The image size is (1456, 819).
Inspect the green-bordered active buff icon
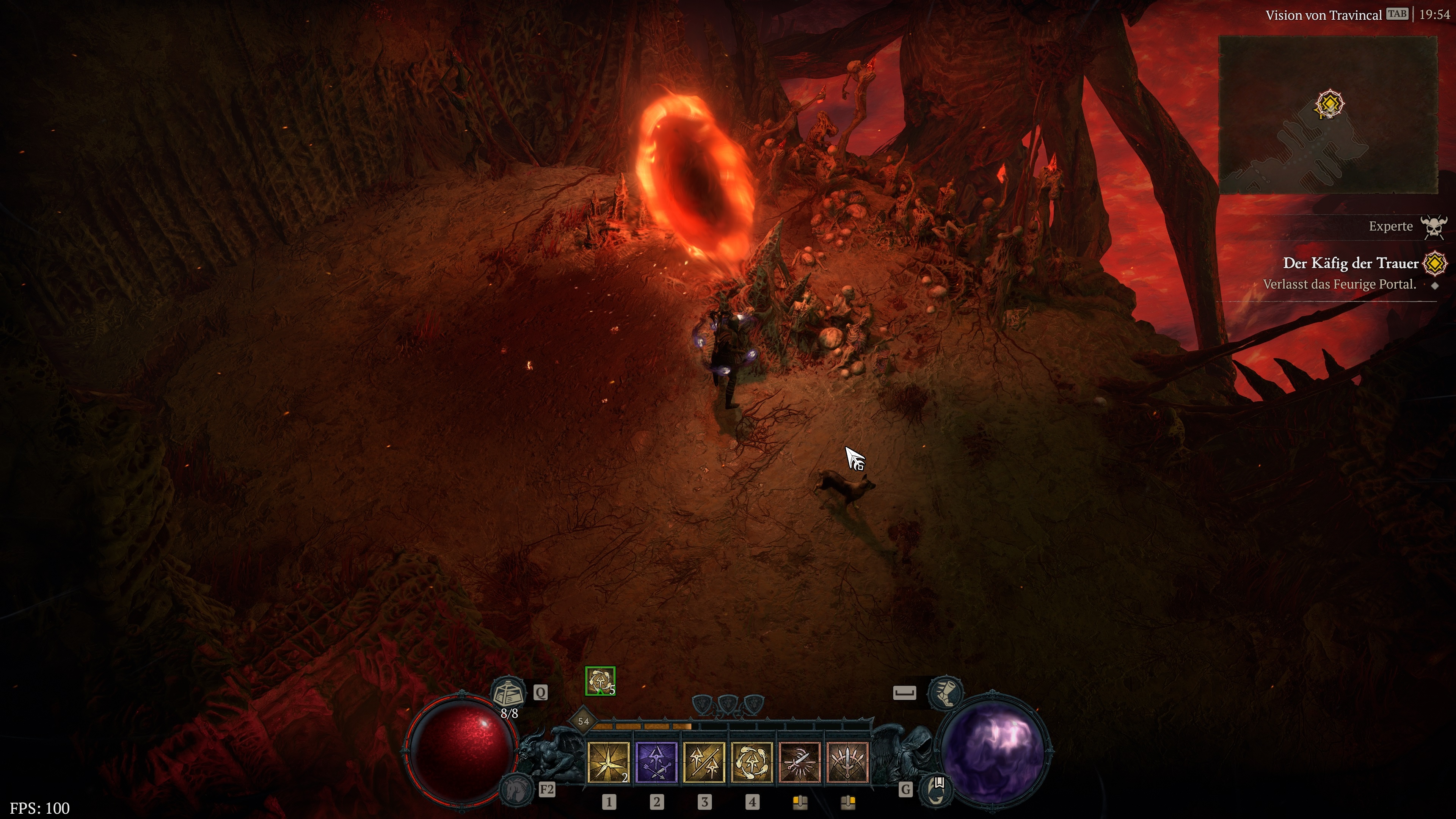point(600,681)
